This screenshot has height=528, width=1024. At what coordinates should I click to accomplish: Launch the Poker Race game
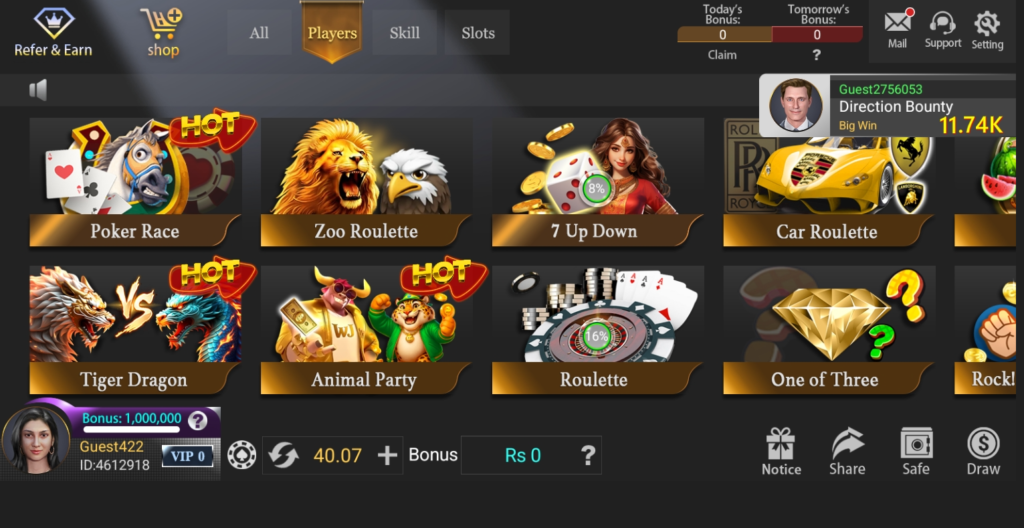[x=134, y=182]
